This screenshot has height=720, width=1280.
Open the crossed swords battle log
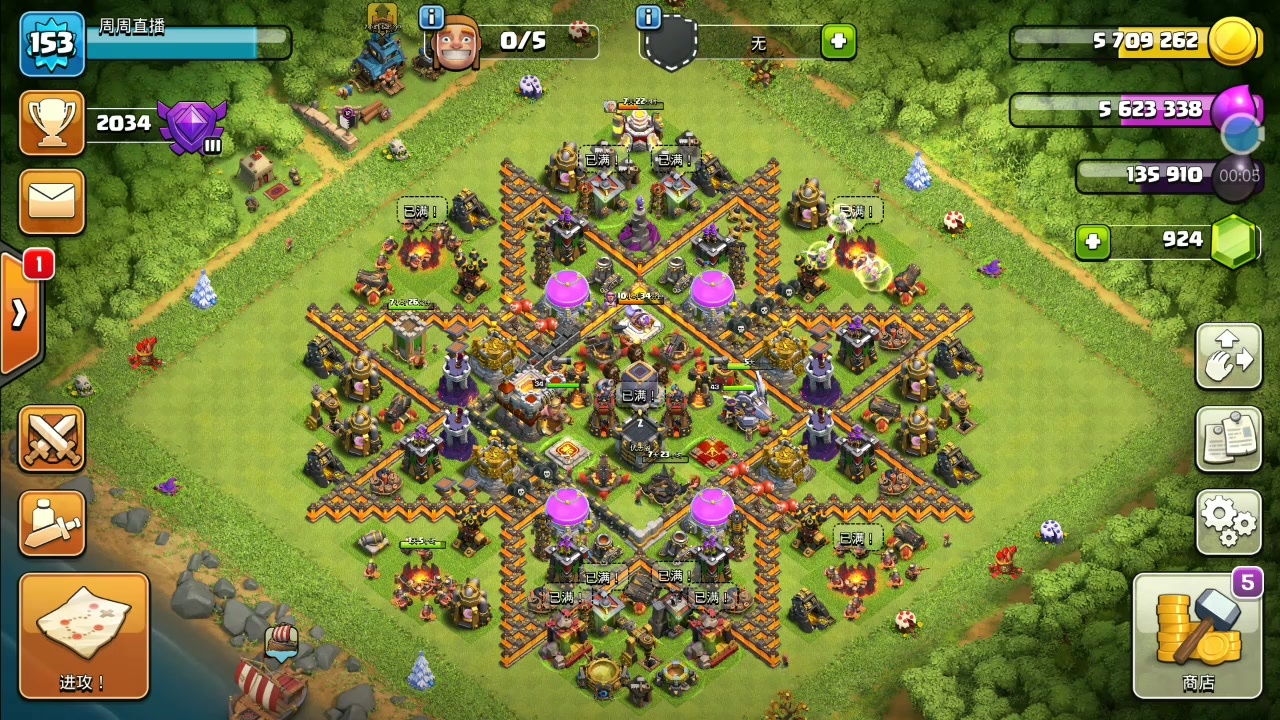tap(52, 439)
